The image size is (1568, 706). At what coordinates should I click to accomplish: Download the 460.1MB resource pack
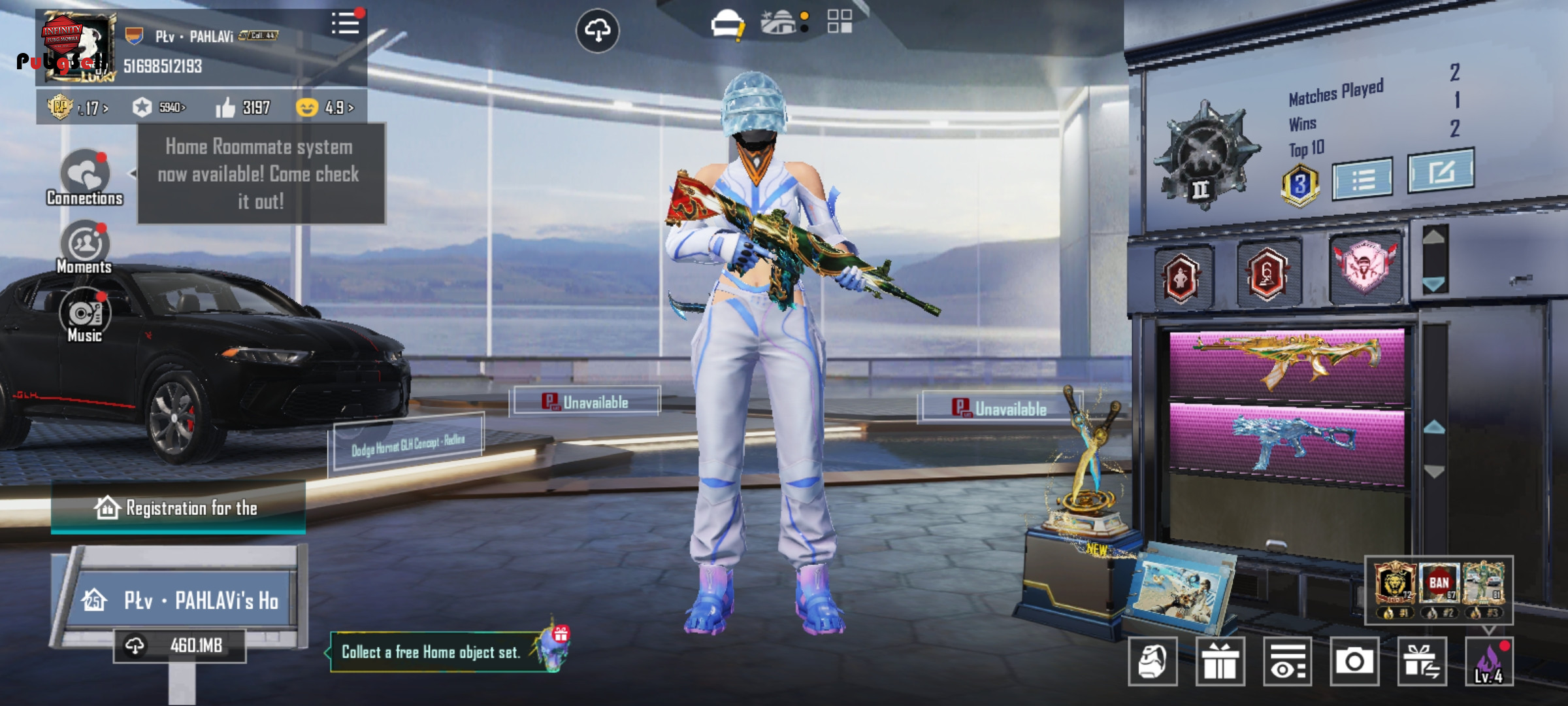click(x=180, y=646)
